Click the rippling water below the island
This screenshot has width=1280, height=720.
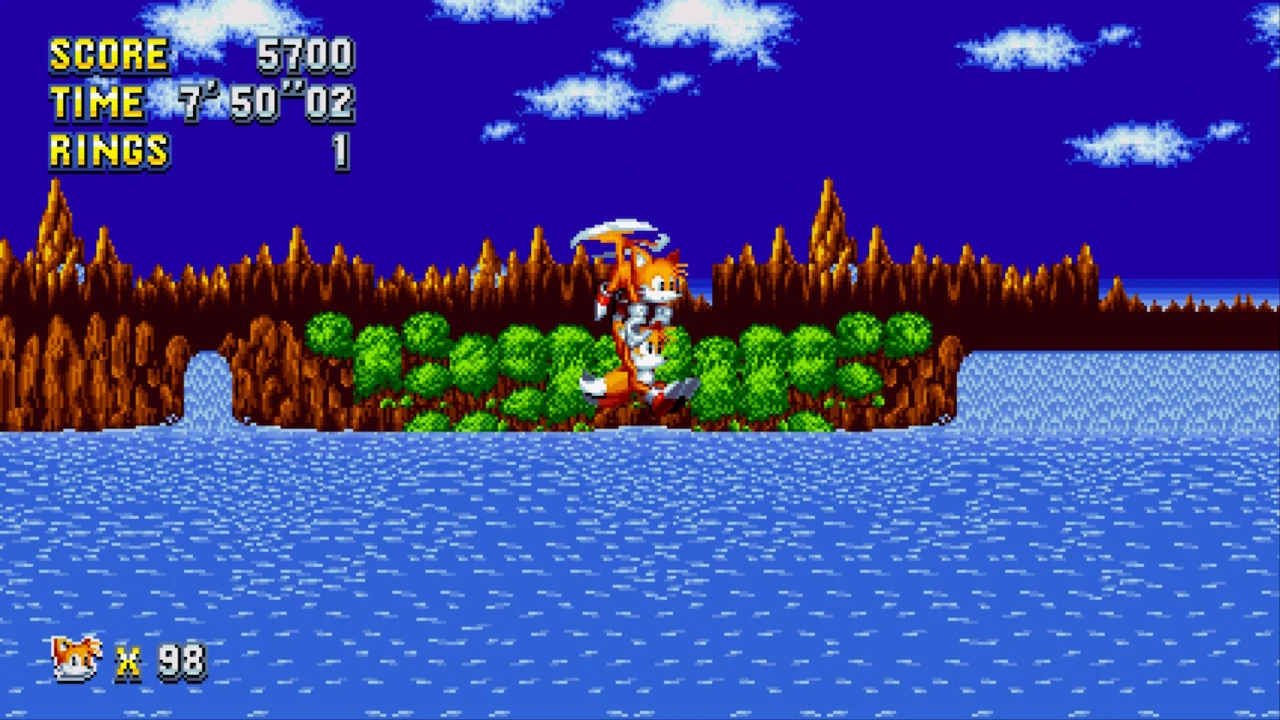tap(640, 520)
